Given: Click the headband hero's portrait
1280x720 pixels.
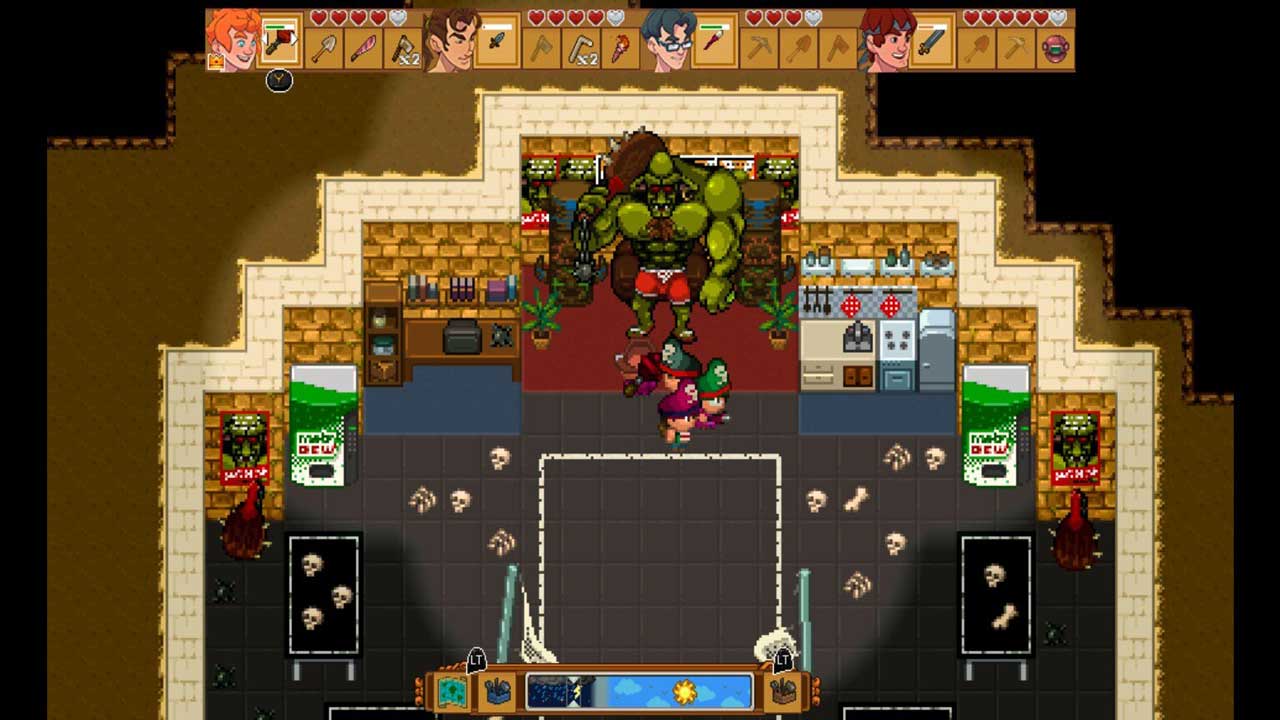Looking at the screenshot, I should (x=886, y=41).
